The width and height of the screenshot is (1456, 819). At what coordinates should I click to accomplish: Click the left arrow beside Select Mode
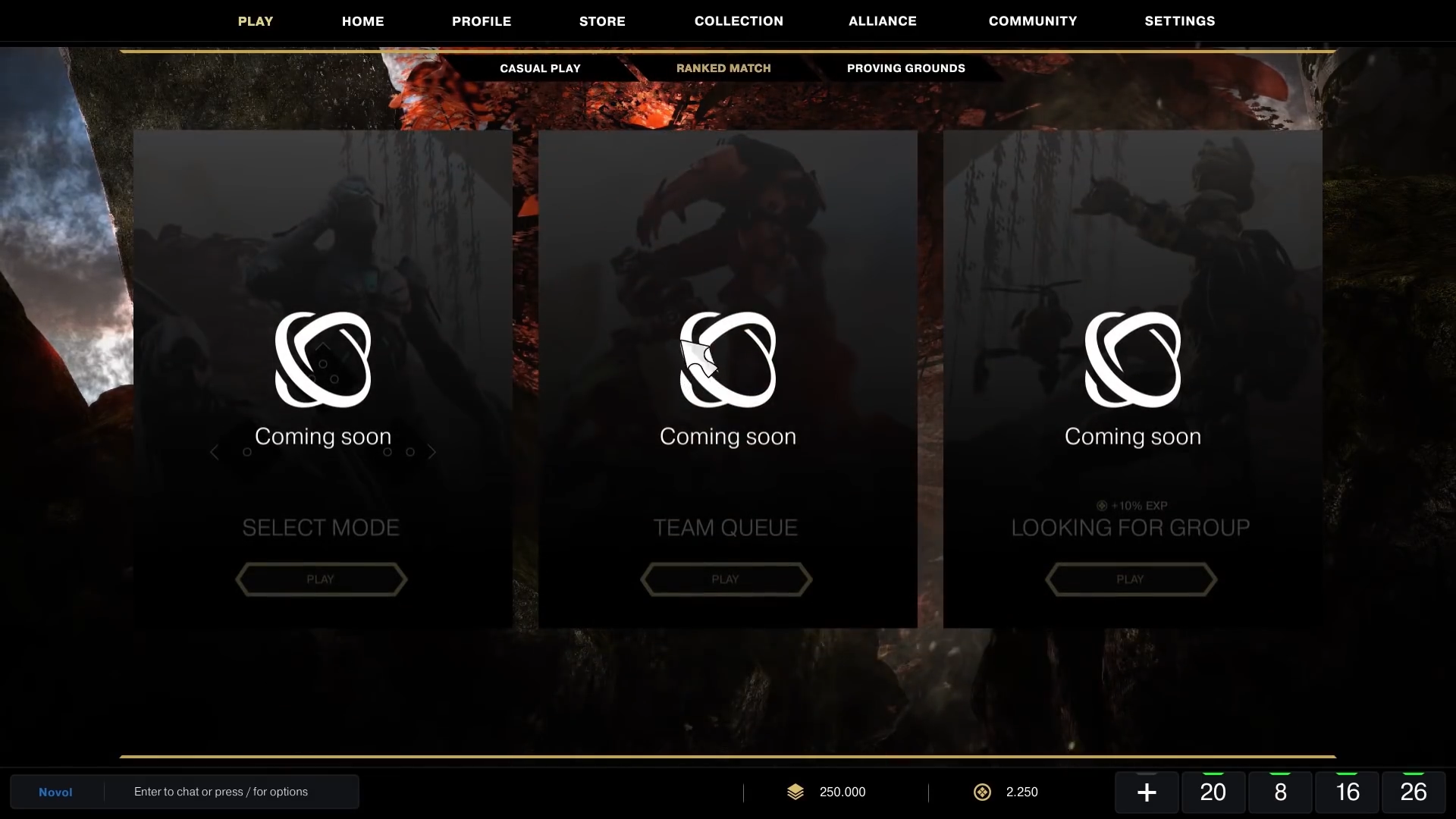point(215,452)
